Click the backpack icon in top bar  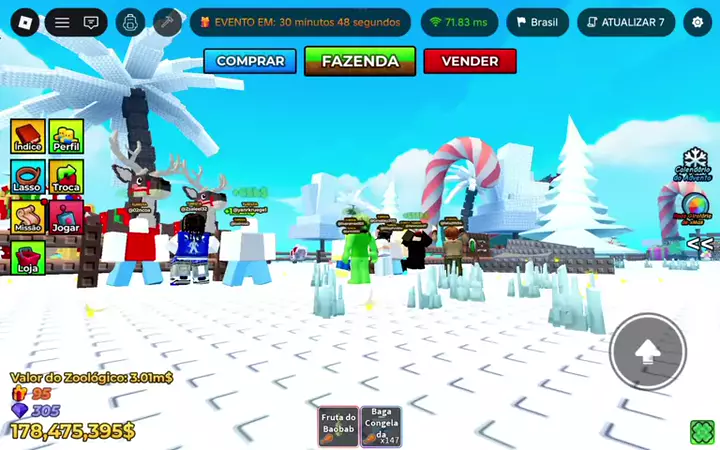tap(130, 22)
